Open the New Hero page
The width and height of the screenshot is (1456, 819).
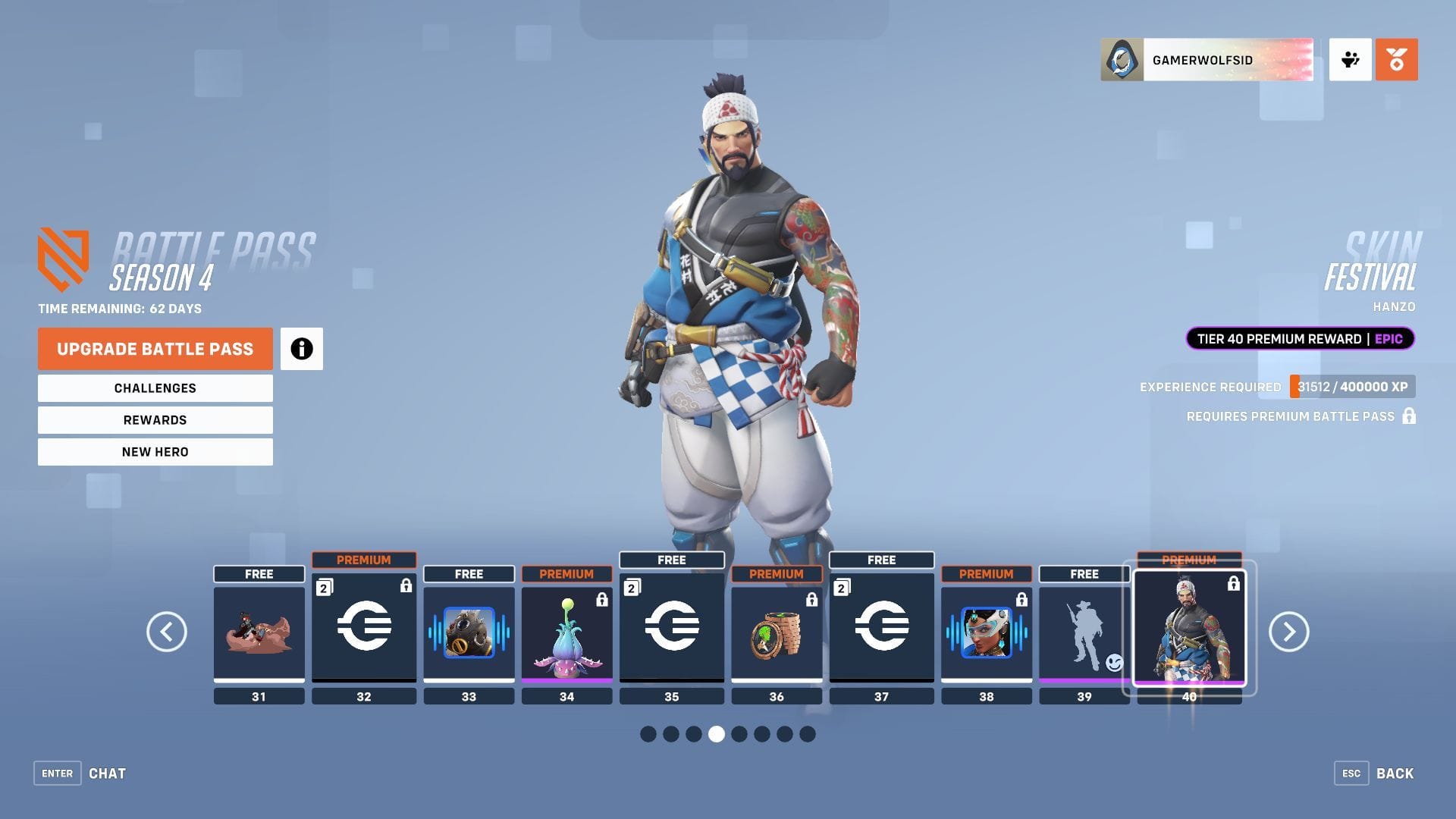155,451
